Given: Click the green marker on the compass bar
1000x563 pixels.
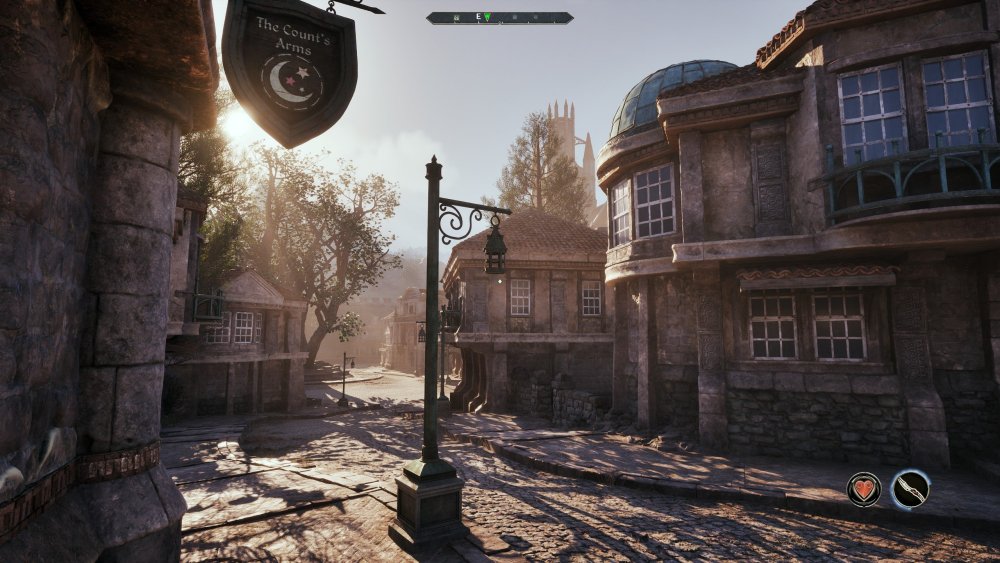Looking at the screenshot, I should [x=487, y=18].
